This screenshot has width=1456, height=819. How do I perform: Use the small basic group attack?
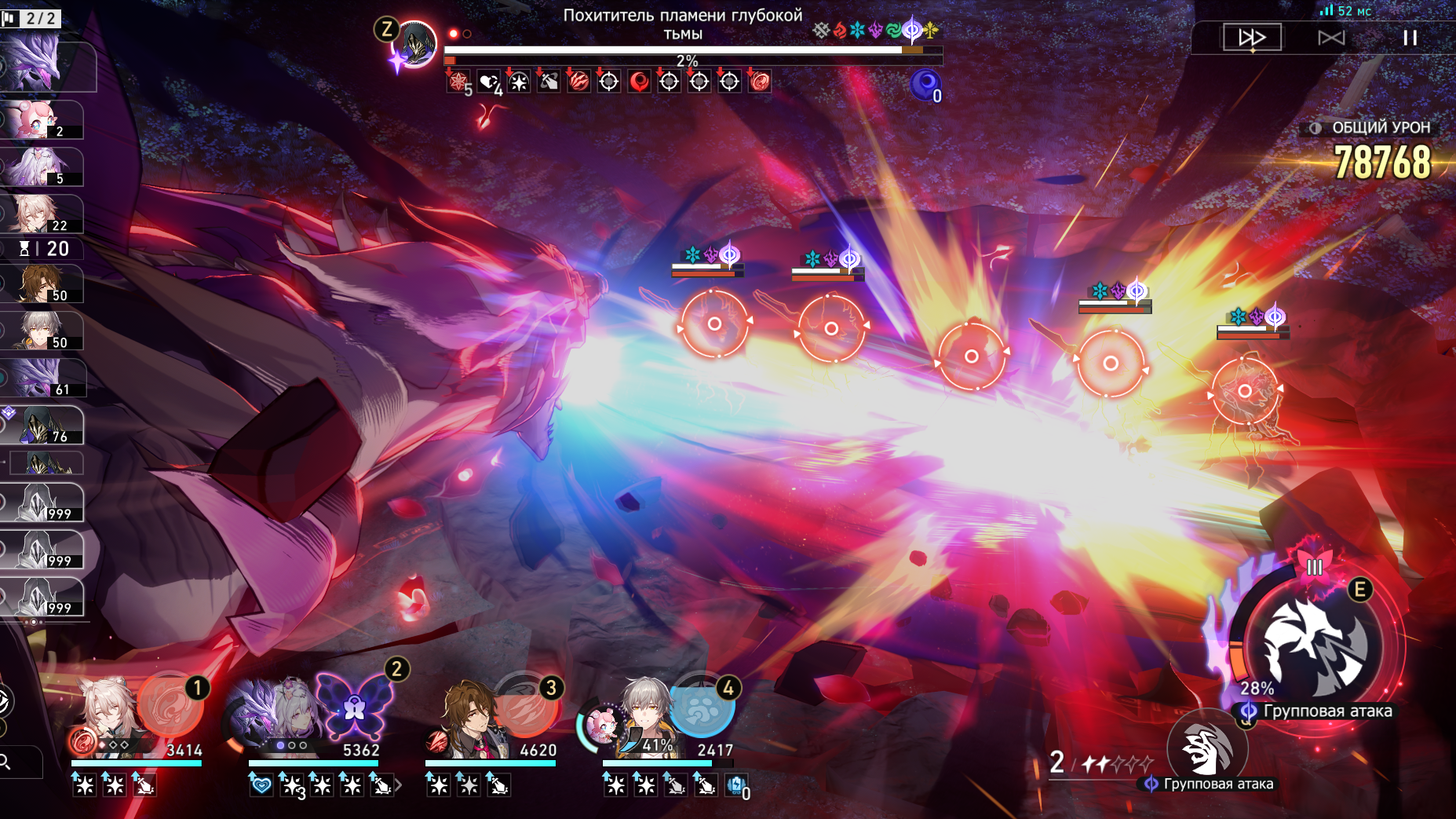click(1206, 748)
